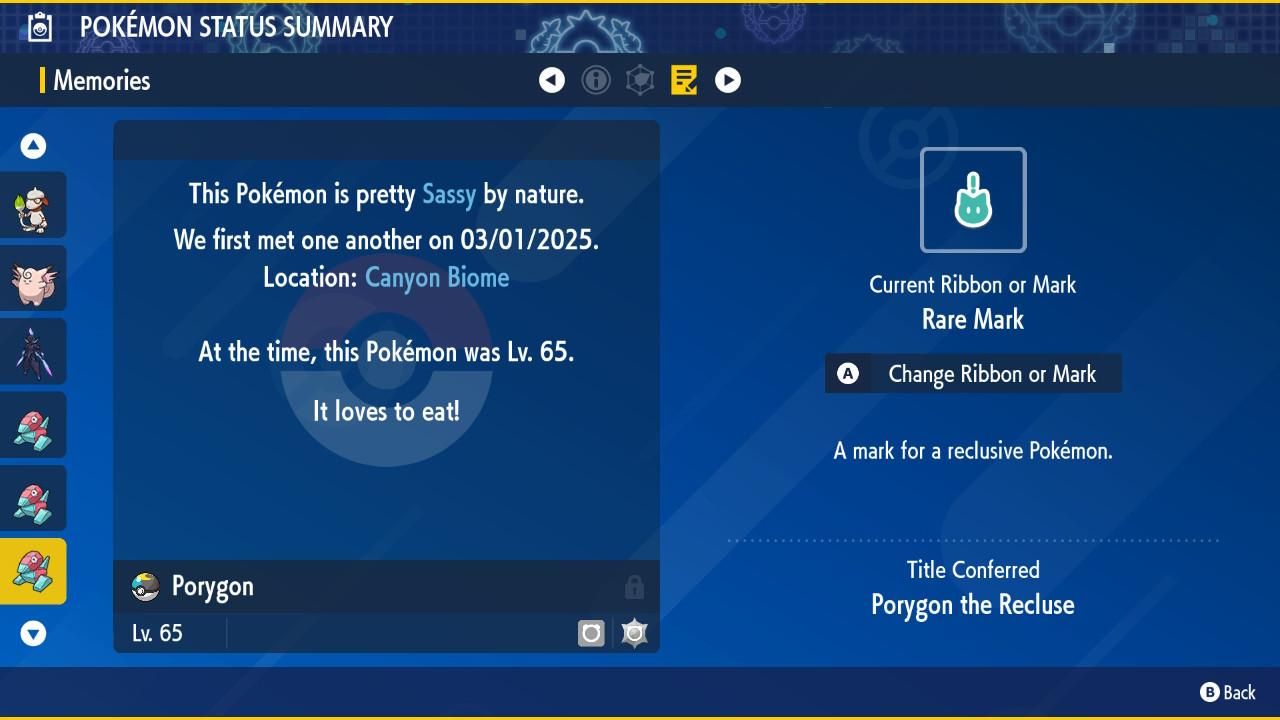
Task: Click the left page navigation arrow
Action: 552,80
